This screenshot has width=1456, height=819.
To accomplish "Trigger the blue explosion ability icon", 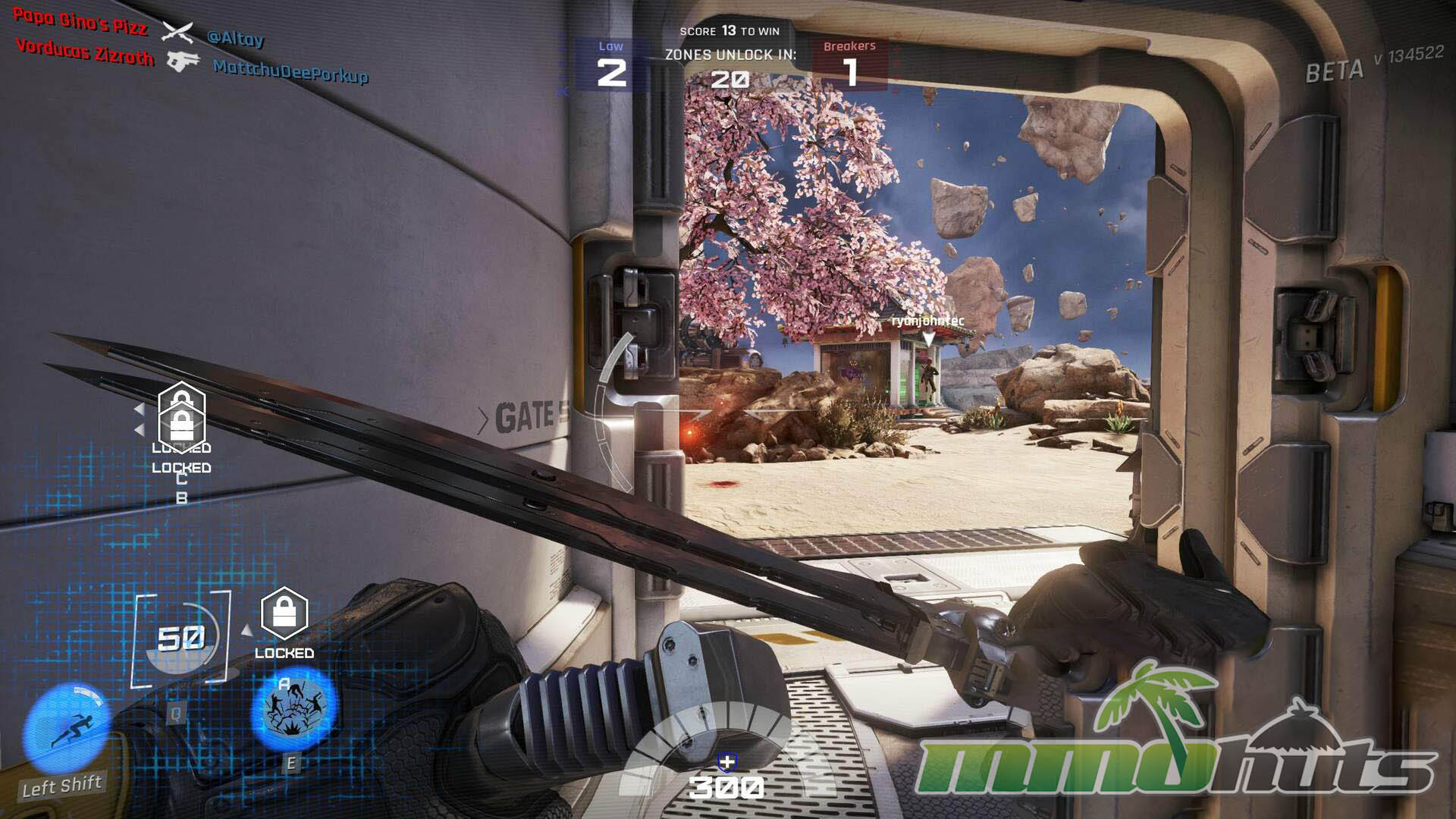I will coord(293,709).
